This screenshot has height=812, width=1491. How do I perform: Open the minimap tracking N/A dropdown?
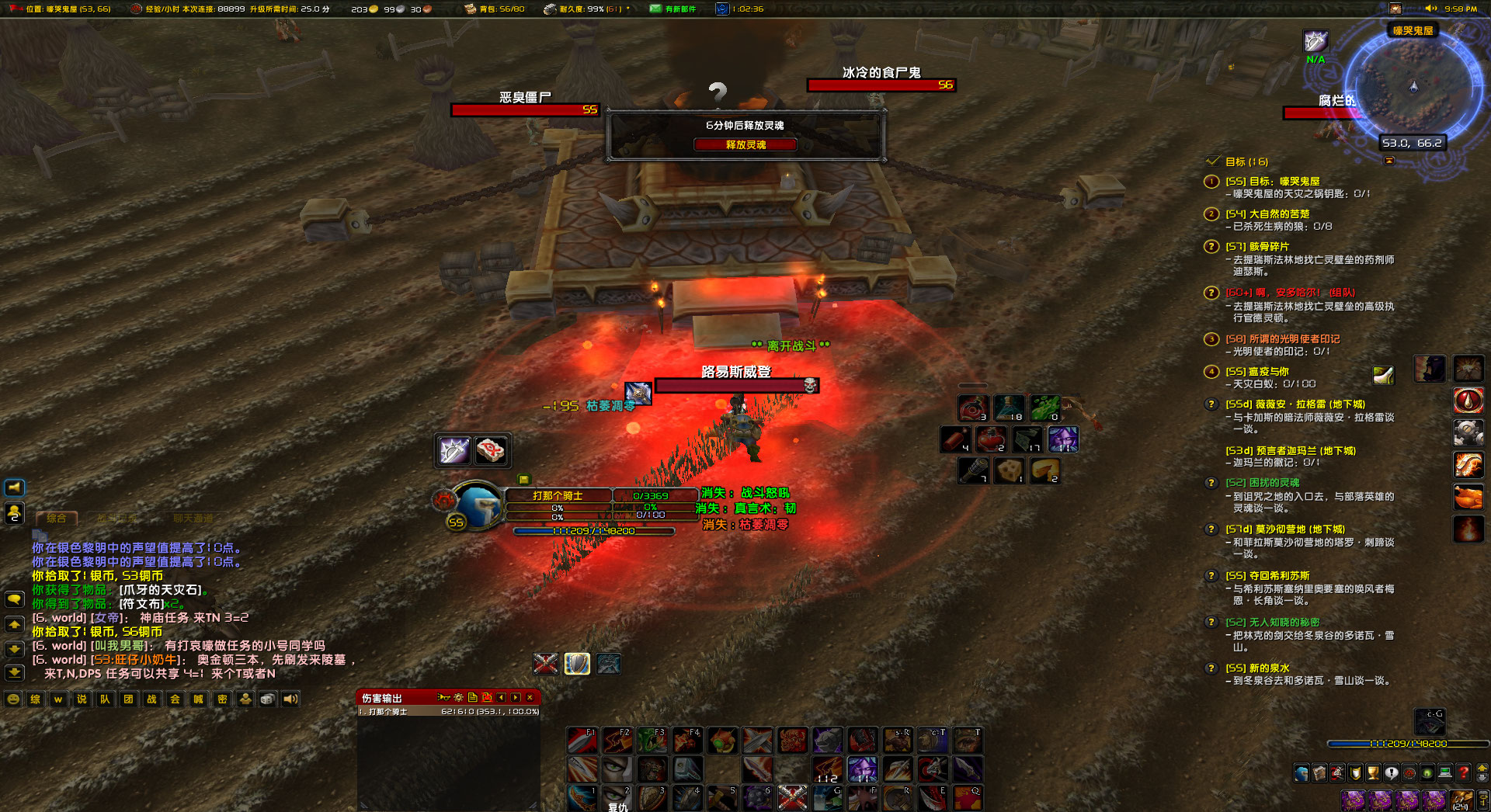[1315, 43]
